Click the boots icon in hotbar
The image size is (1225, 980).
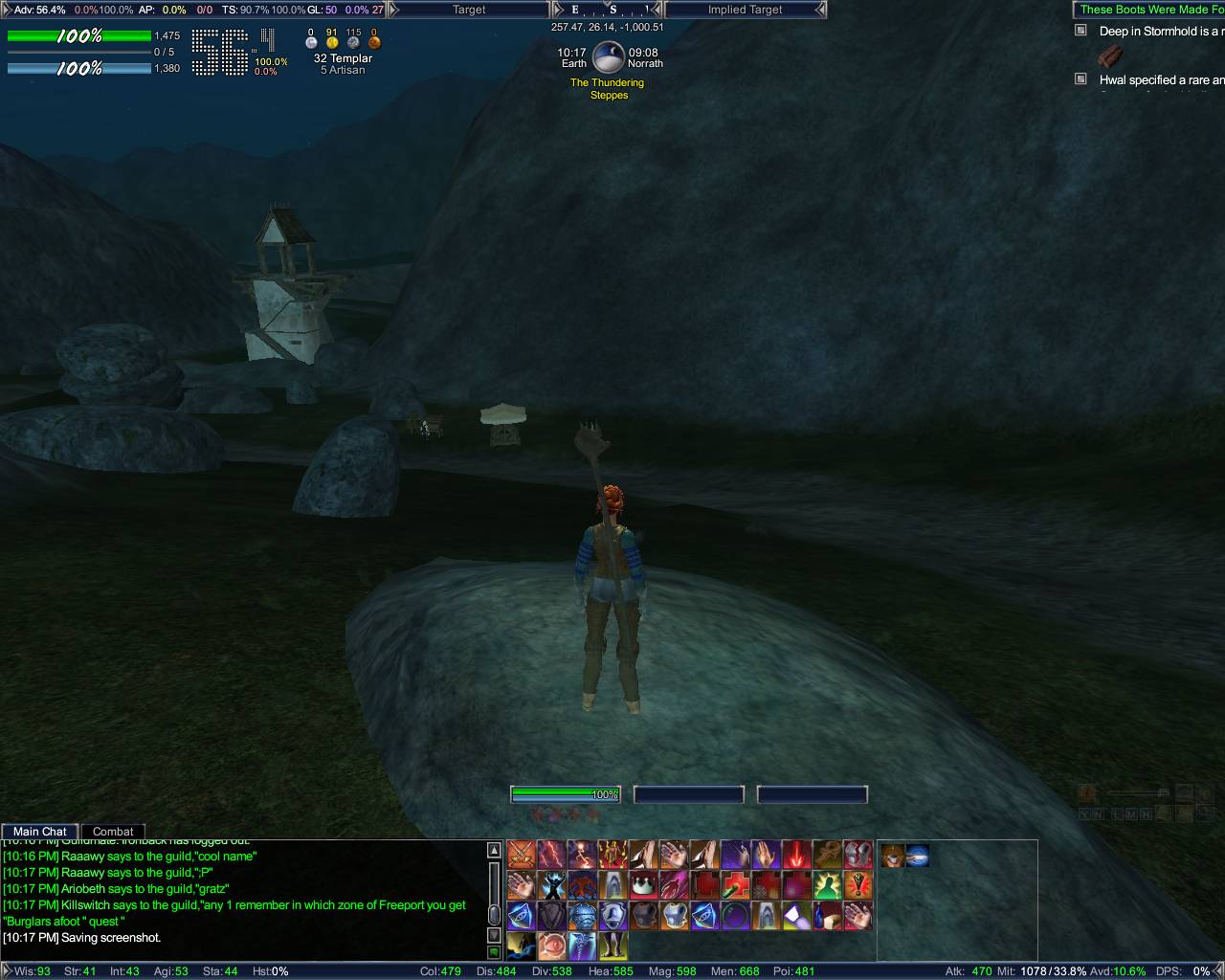coord(613,946)
